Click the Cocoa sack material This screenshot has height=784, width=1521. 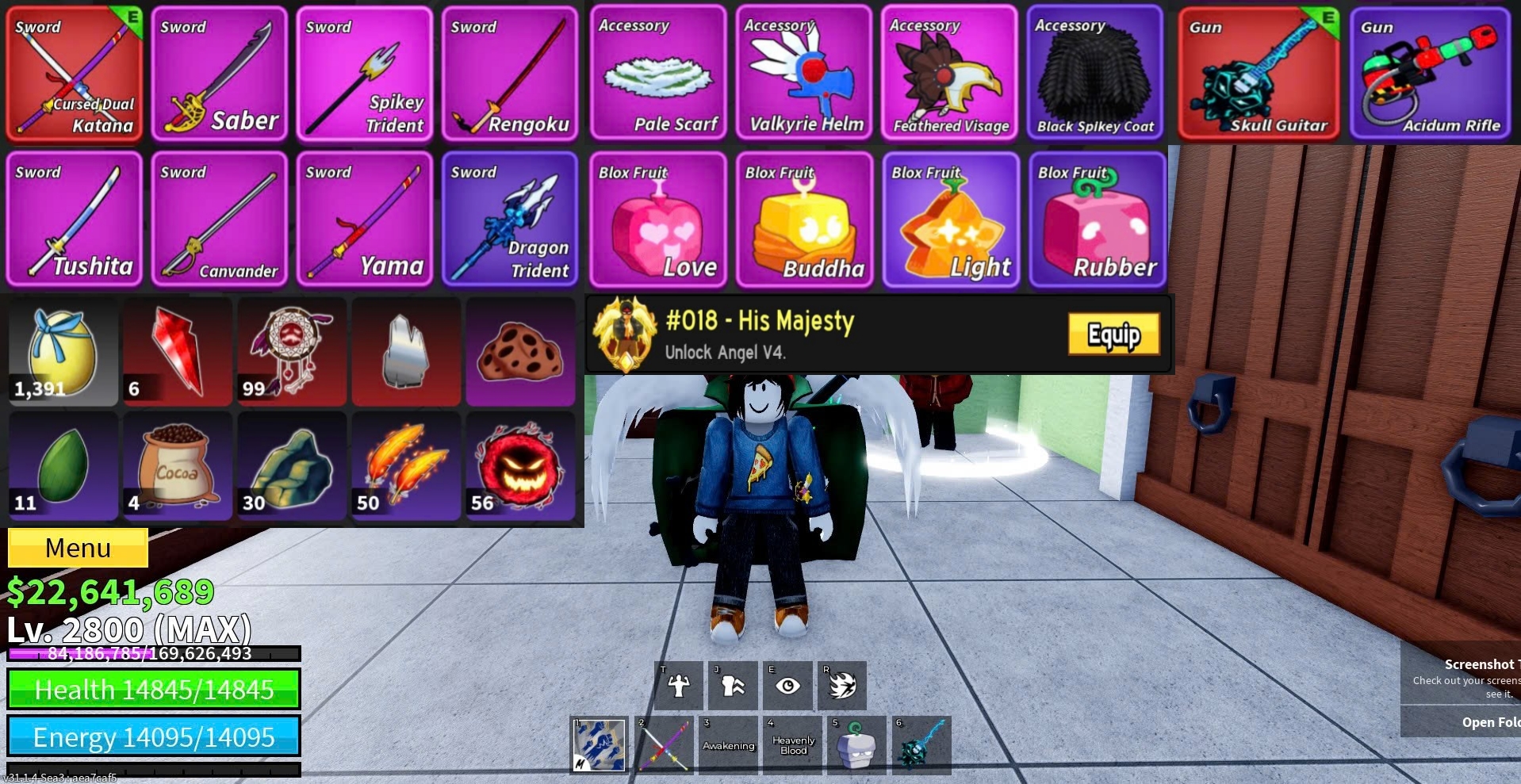click(177, 466)
